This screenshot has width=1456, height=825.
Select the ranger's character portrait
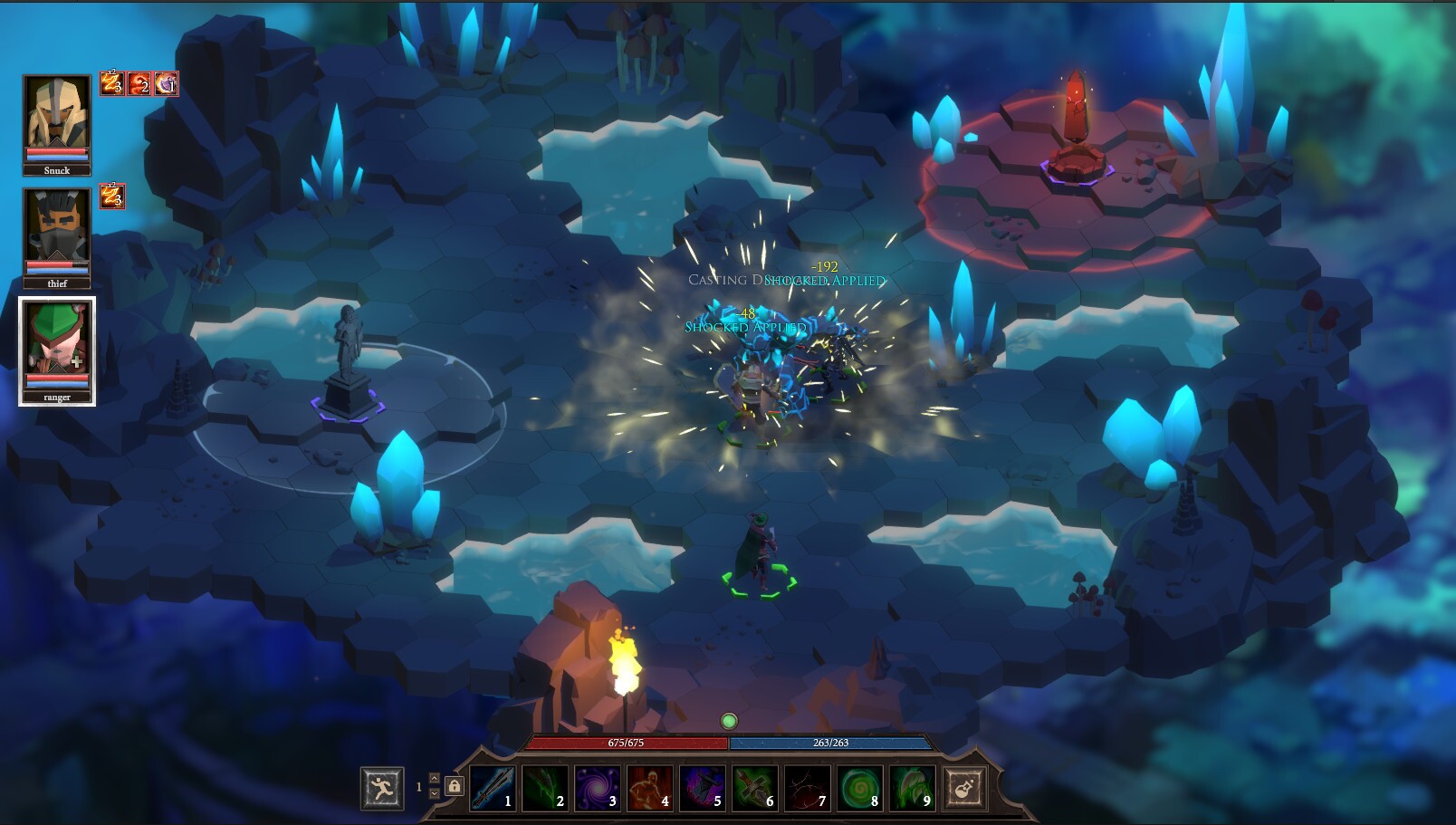tap(57, 349)
